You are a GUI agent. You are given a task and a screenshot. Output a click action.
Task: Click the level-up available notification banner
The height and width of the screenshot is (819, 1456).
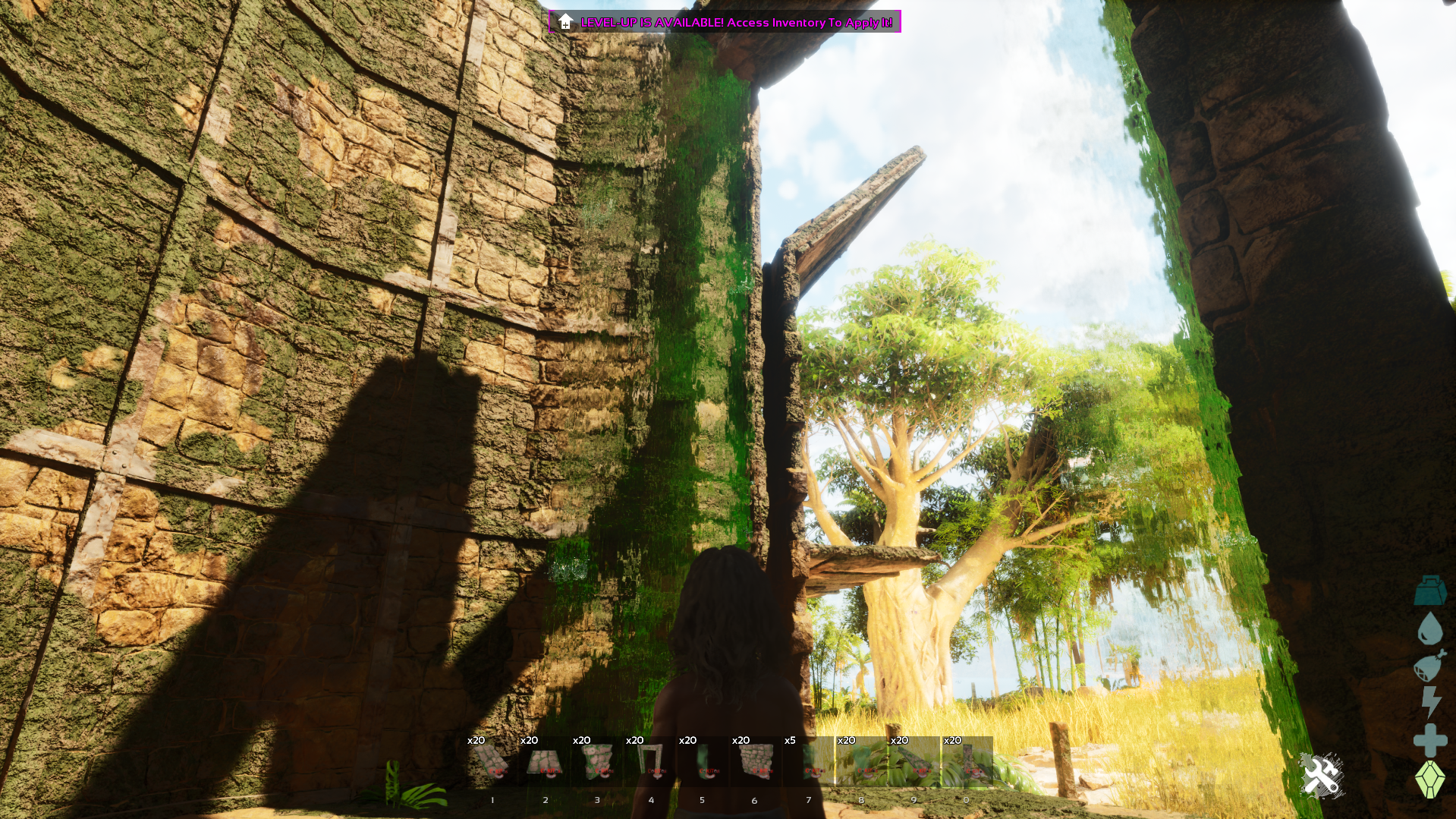pos(725,22)
